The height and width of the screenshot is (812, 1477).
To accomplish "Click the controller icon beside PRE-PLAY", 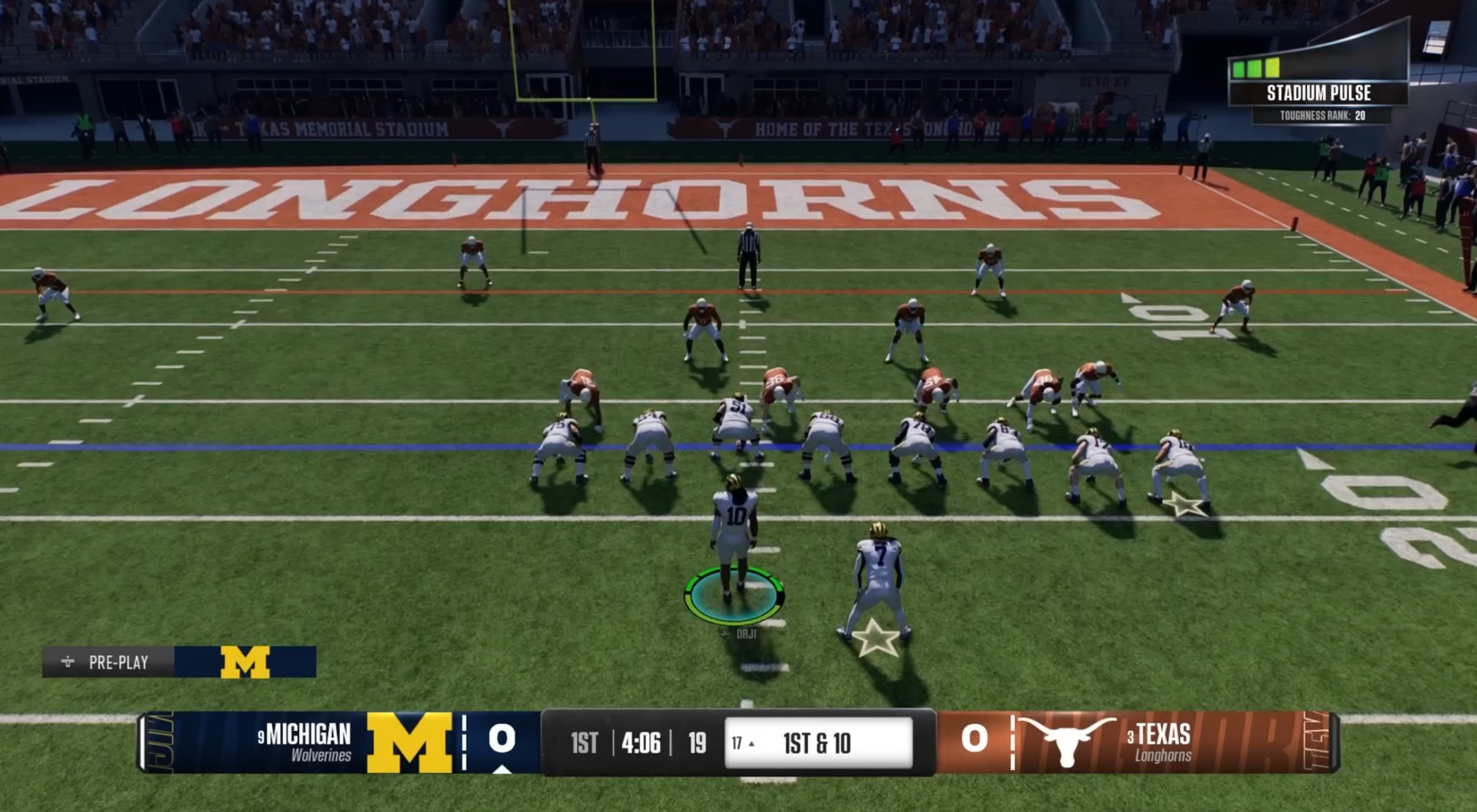I will pyautogui.click(x=68, y=662).
